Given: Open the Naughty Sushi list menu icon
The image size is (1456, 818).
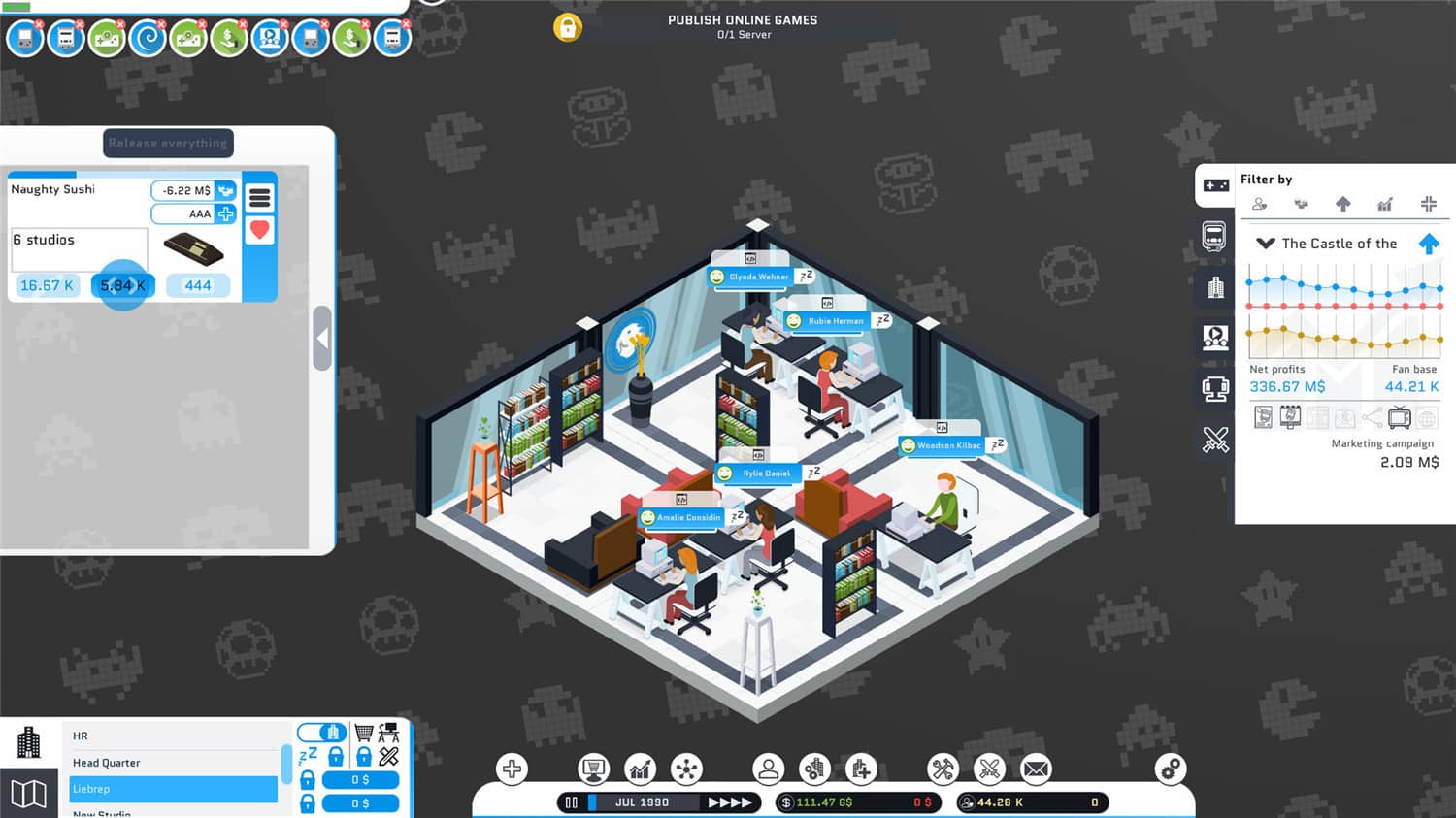Looking at the screenshot, I should pos(259,197).
